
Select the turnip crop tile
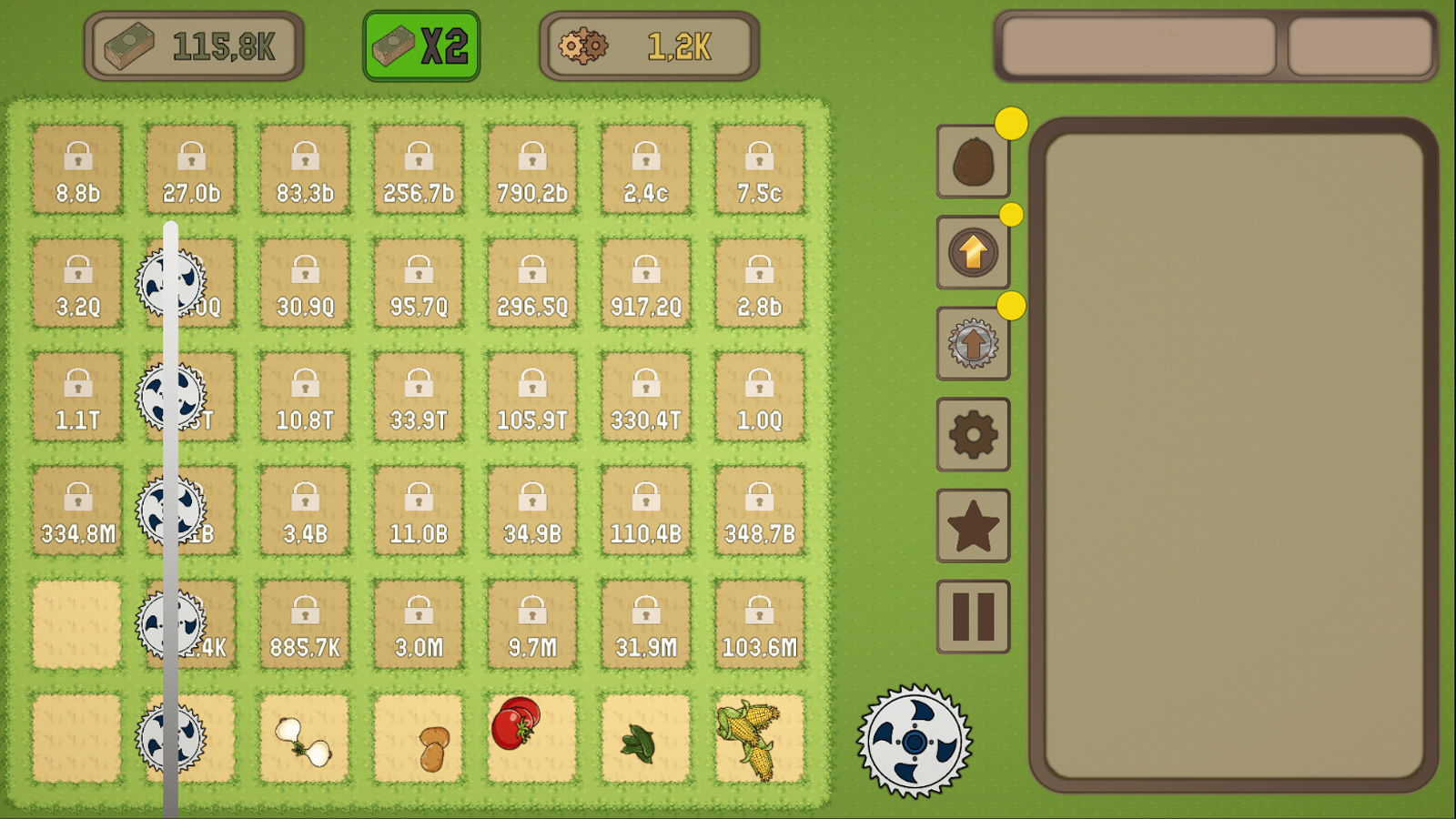pos(304,739)
